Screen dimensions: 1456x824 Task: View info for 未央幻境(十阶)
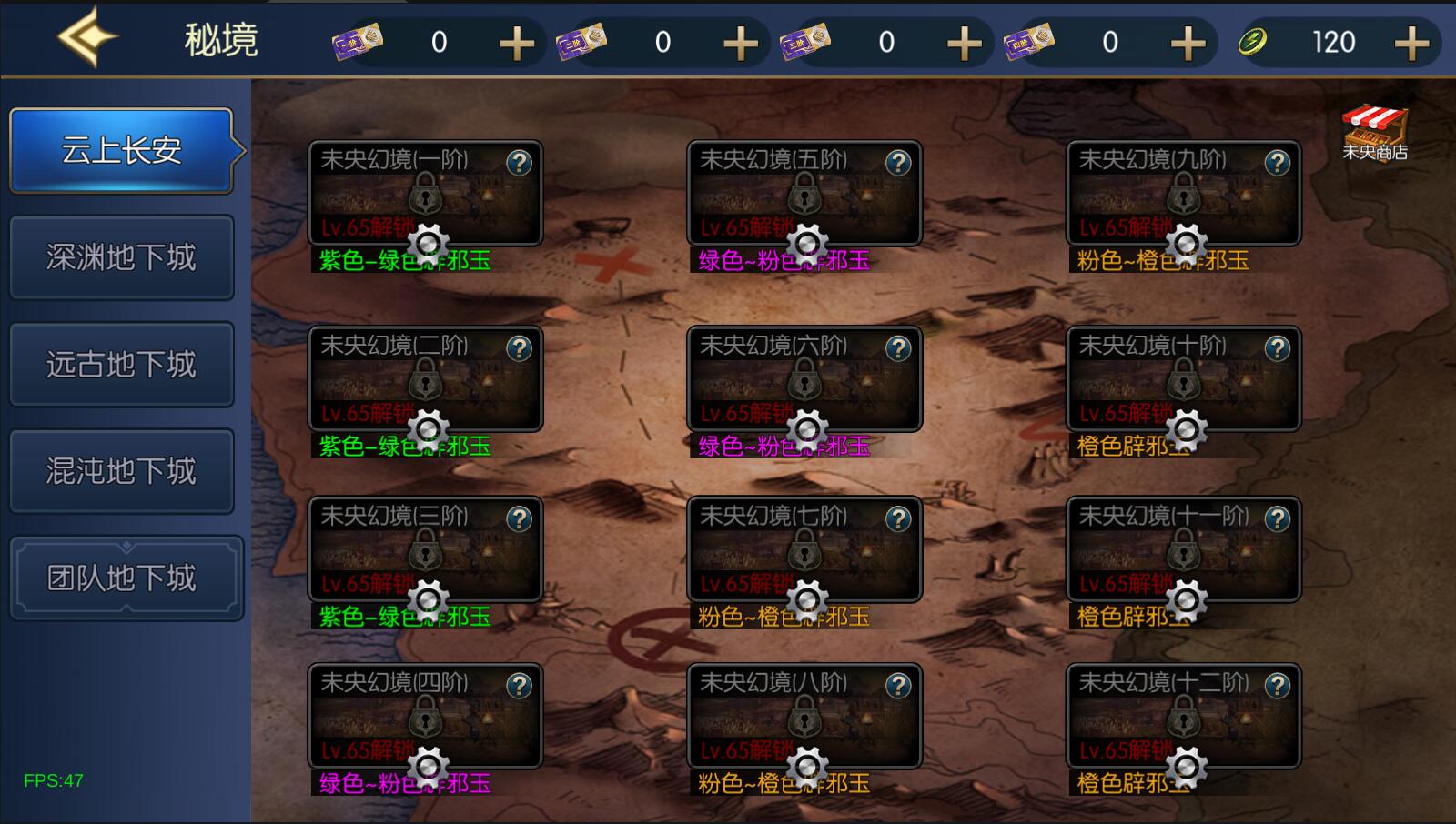coord(1278,348)
